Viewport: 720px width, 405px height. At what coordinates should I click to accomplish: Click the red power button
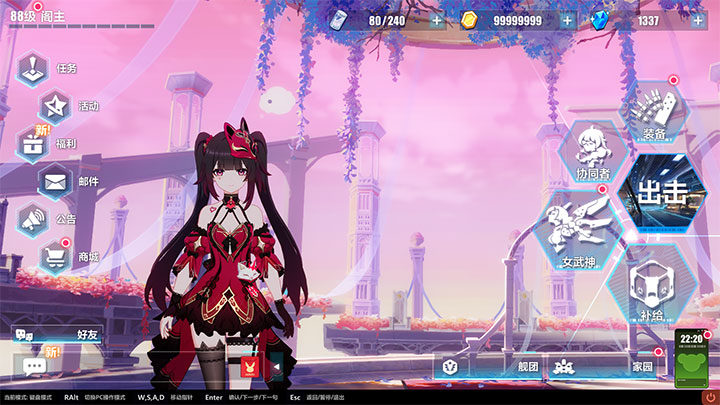709,397
